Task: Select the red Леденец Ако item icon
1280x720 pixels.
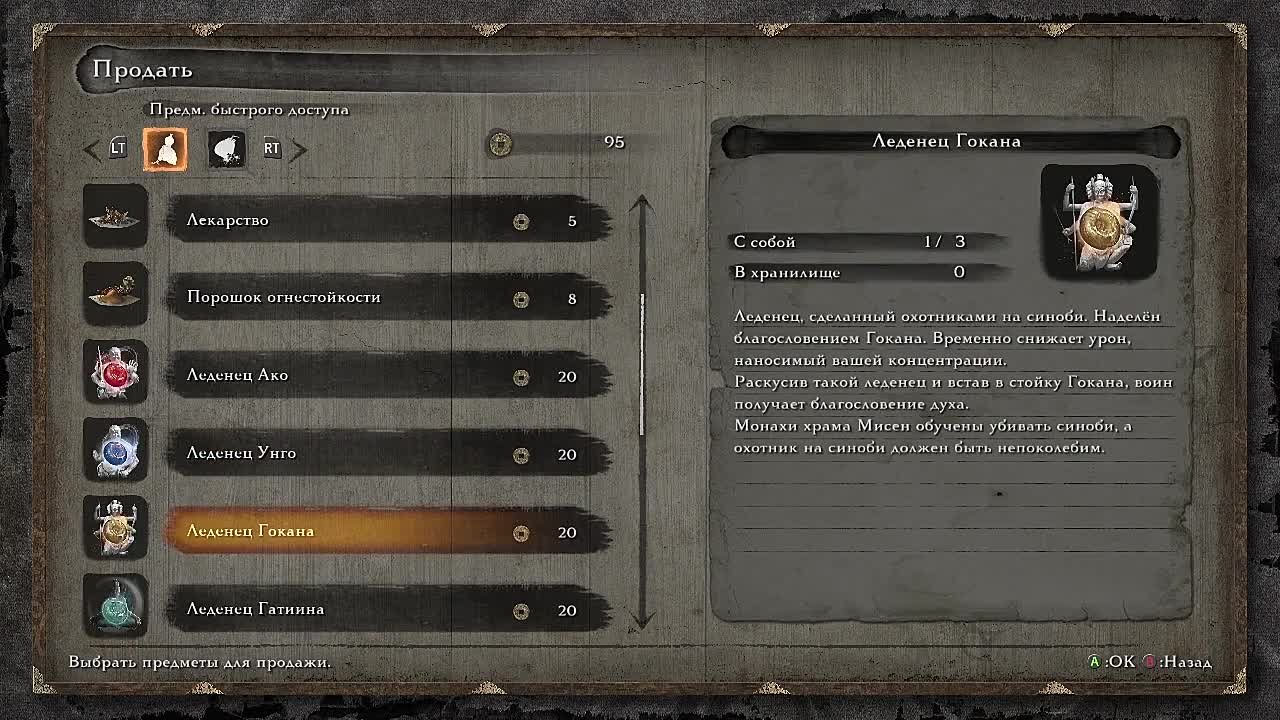Action: (114, 373)
